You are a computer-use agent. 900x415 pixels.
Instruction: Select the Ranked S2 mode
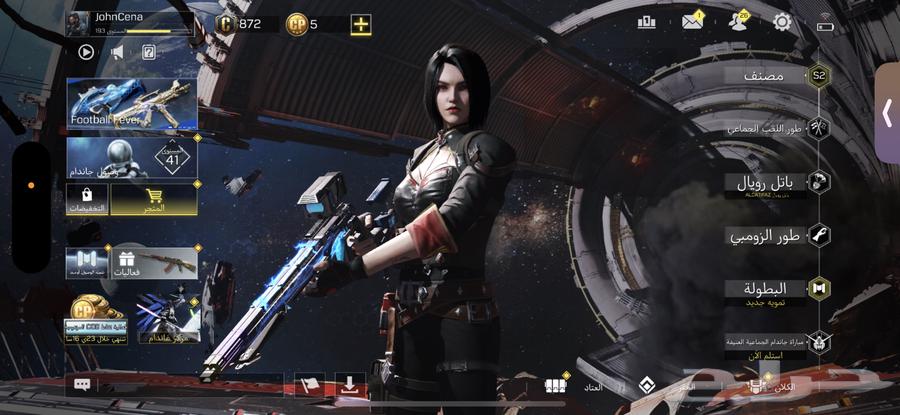[x=775, y=76]
